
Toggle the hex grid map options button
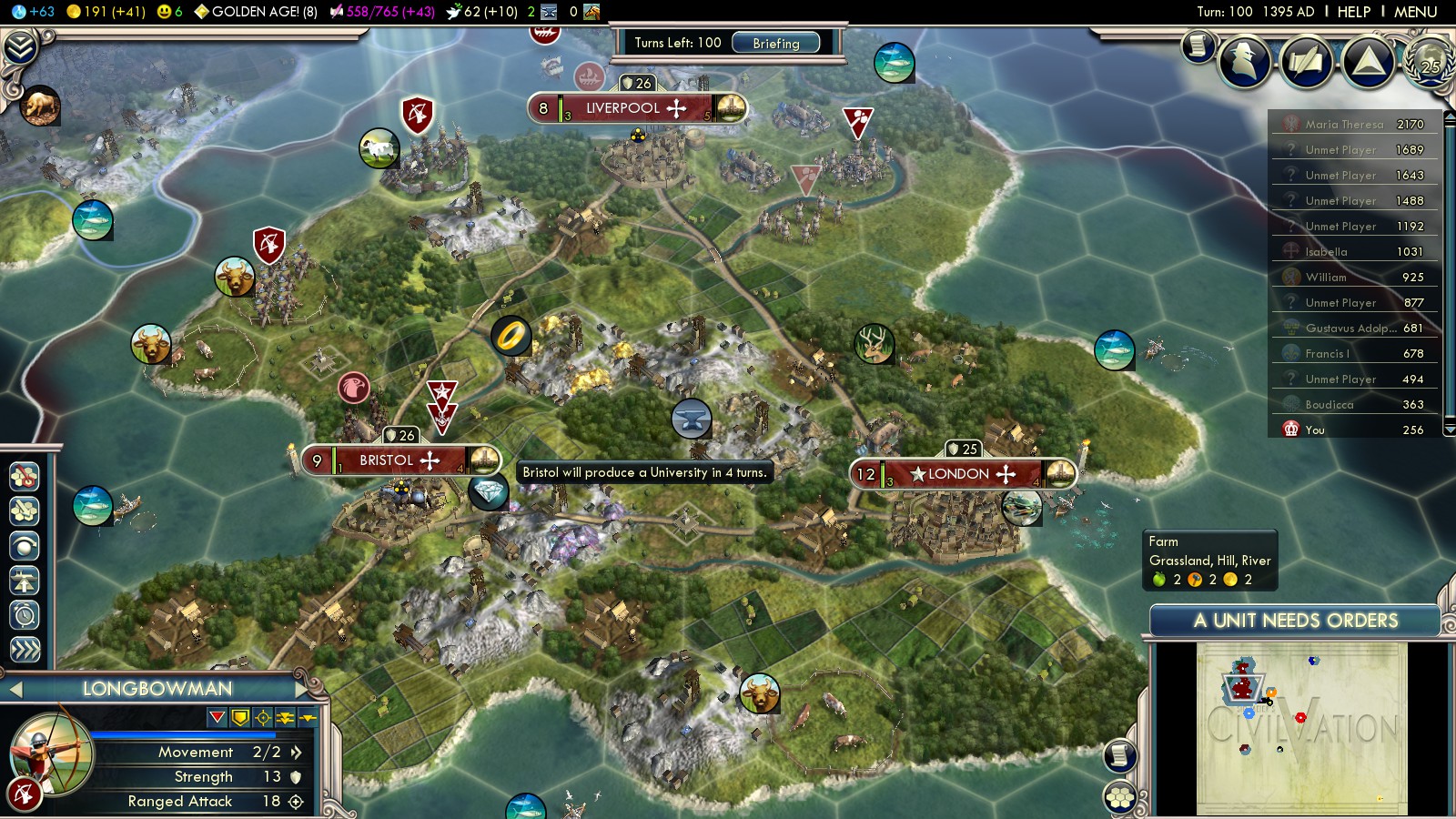click(1120, 798)
